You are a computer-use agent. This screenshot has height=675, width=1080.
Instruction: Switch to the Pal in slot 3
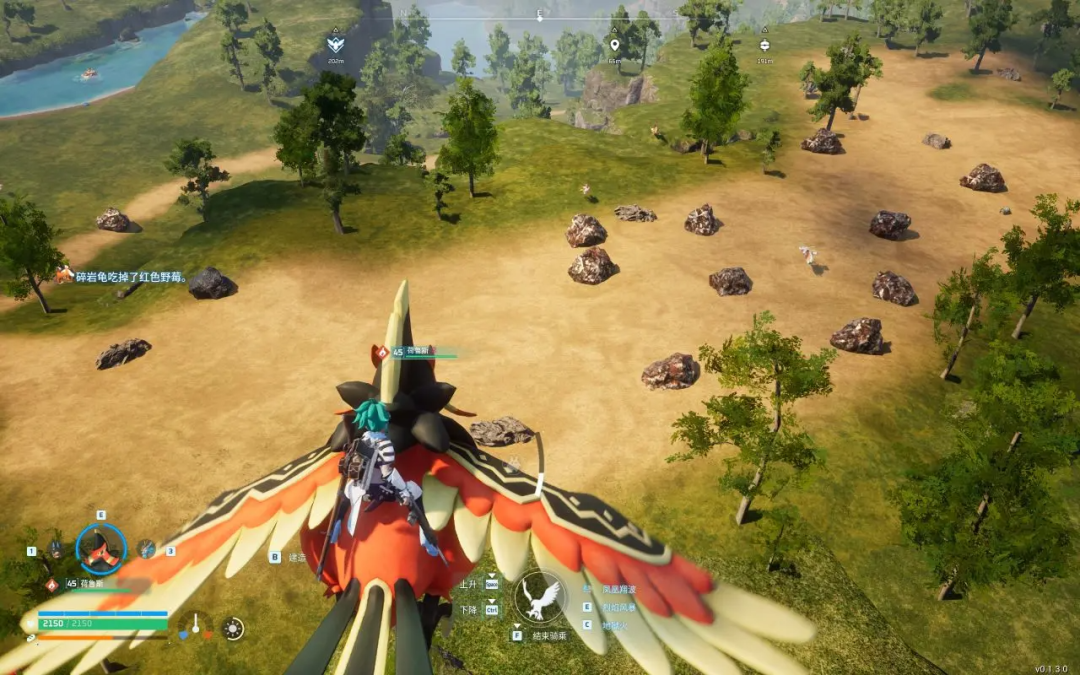coord(147,549)
